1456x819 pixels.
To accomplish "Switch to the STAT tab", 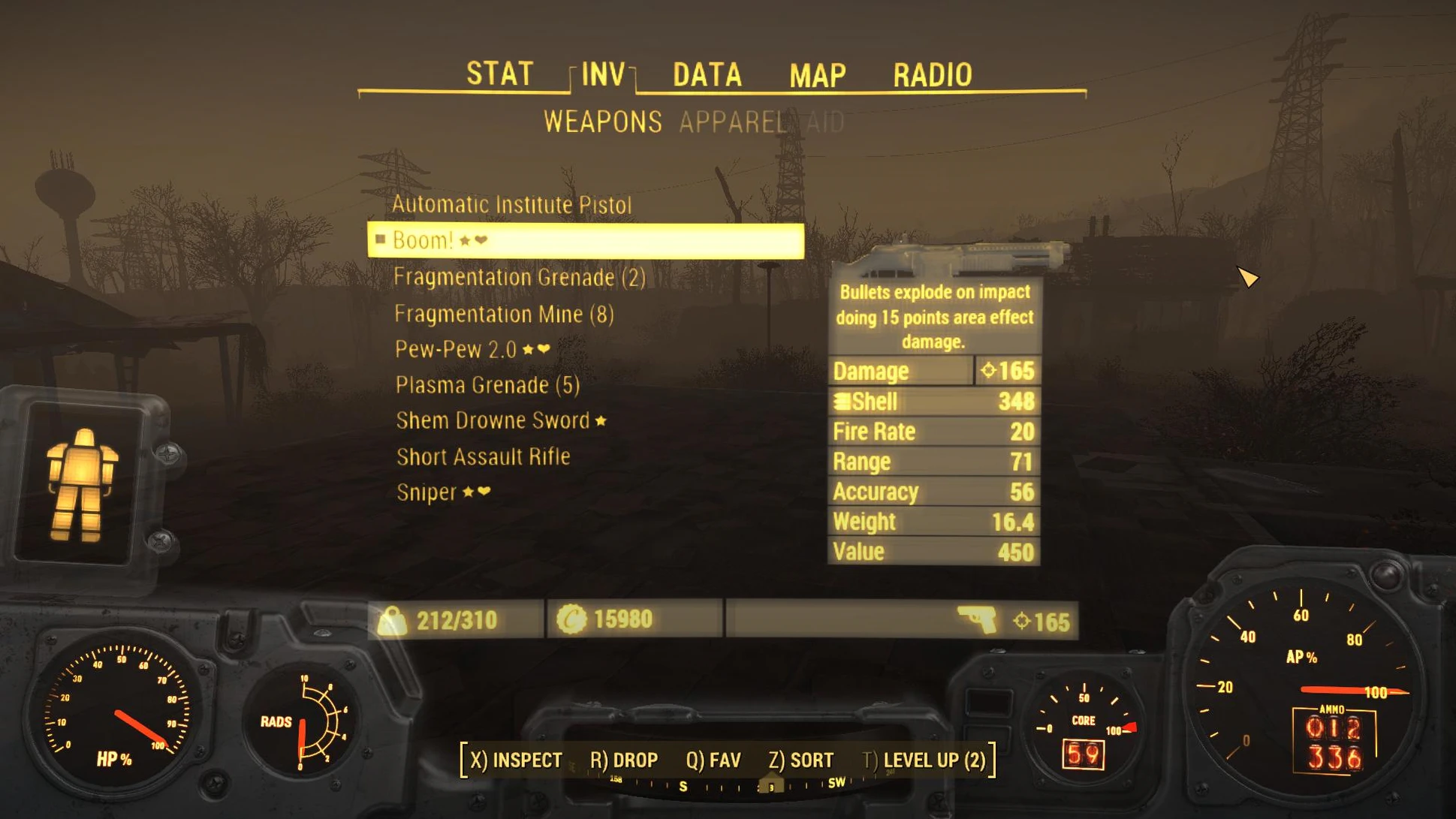I will click(x=499, y=74).
